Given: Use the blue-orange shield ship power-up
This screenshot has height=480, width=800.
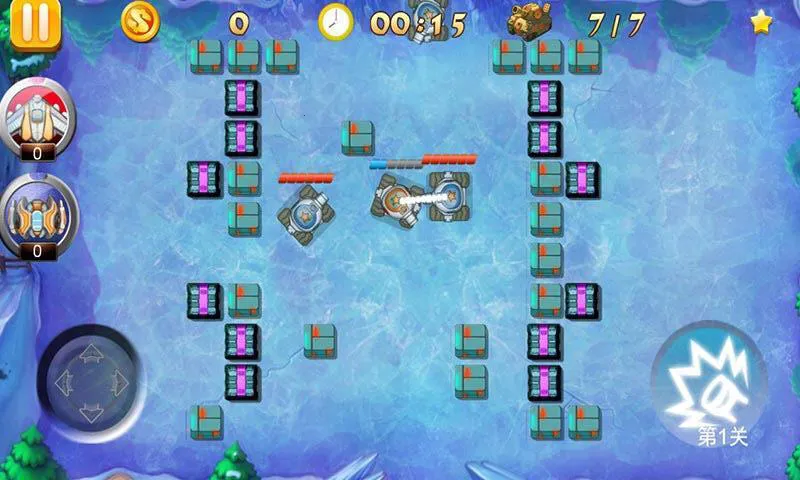Looking at the screenshot, I should pos(36,212).
